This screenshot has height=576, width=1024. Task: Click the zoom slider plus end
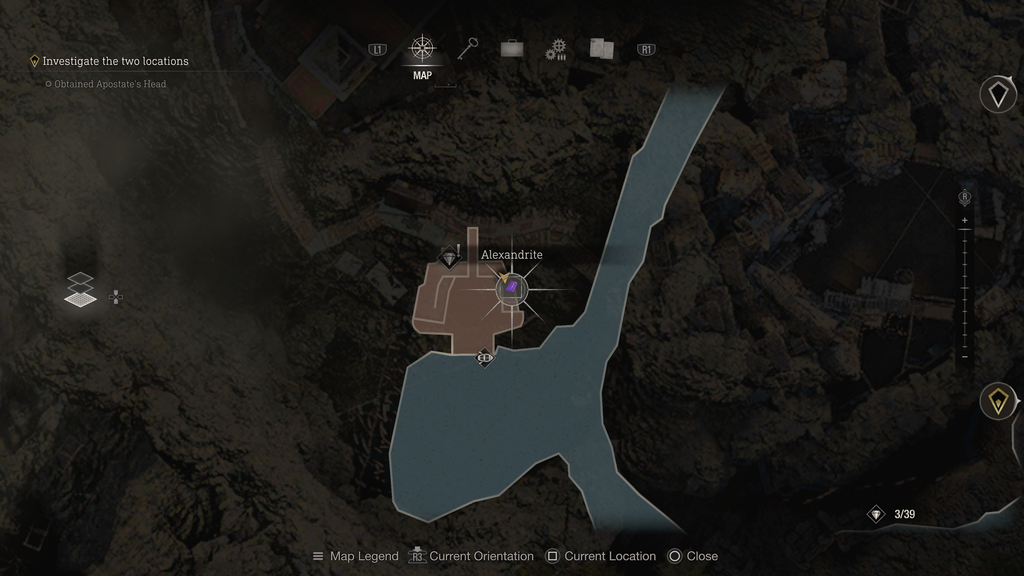tap(965, 220)
